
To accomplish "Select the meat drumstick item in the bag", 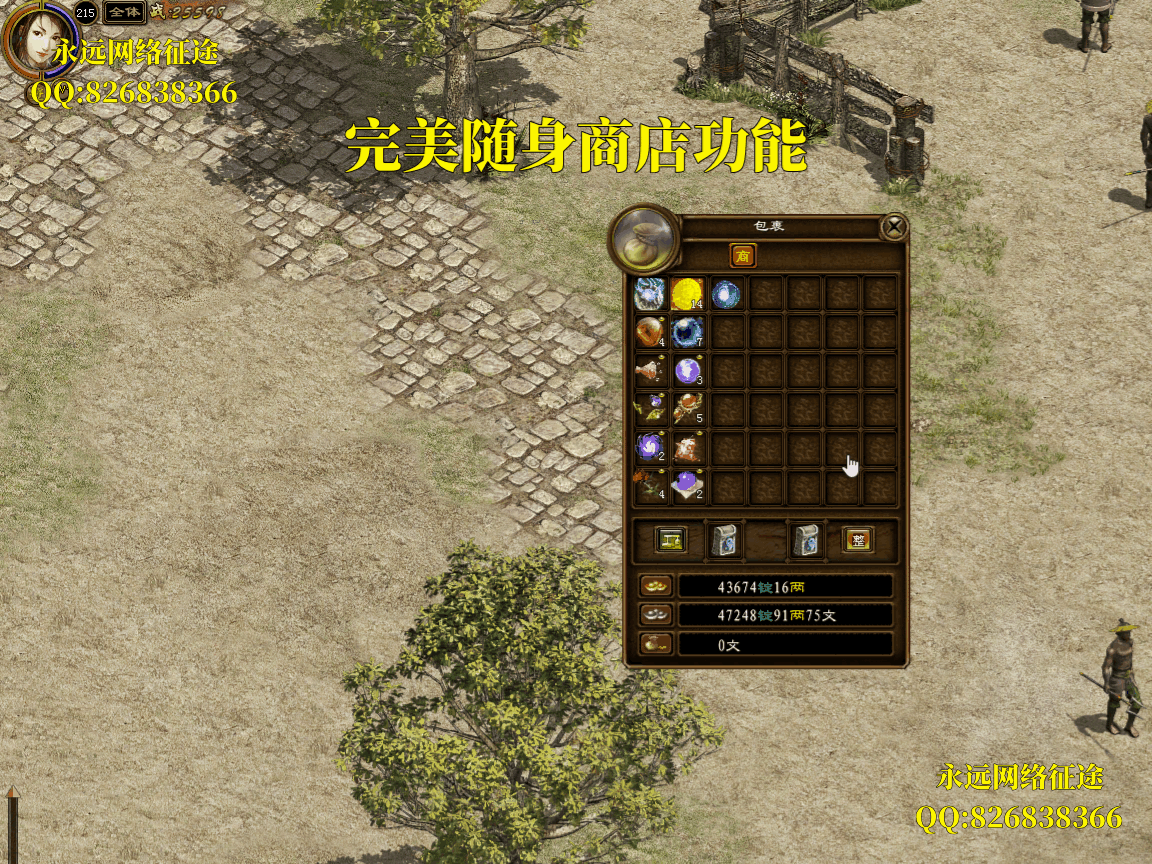I will pos(650,370).
